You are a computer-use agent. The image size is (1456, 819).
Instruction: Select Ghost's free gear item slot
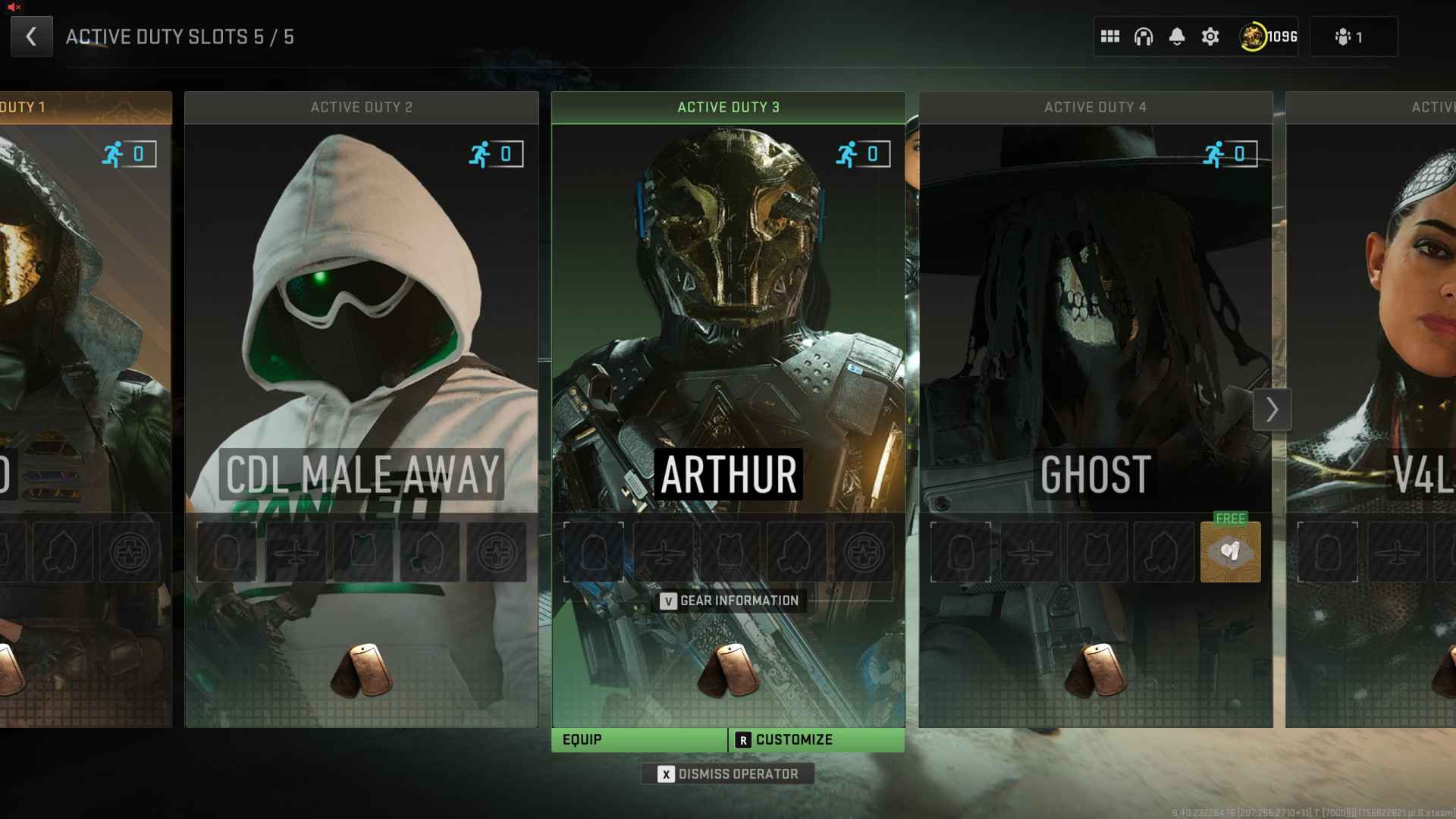pyautogui.click(x=1230, y=552)
